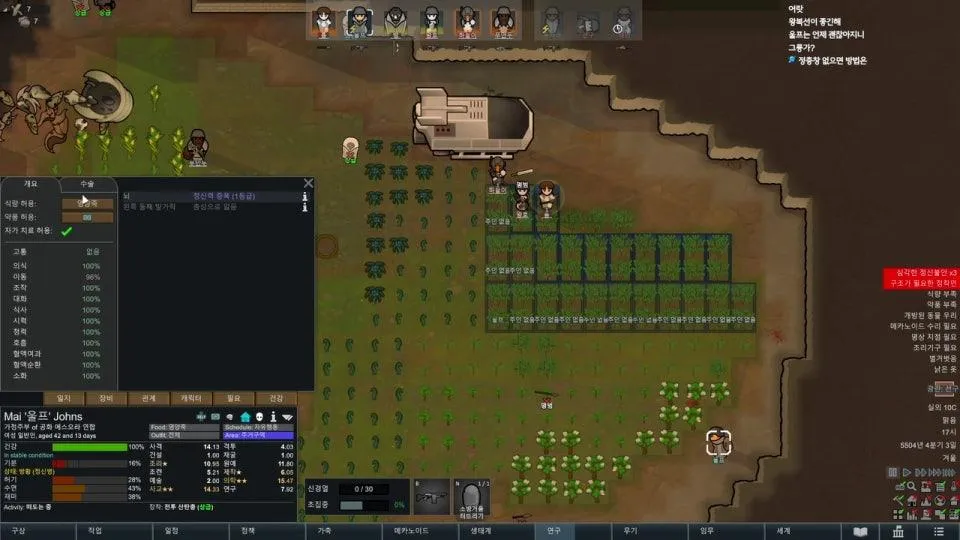Viewport: 960px width, 540px height.
Task: Select the rifle weapon gizmo
Action: pyautogui.click(x=430, y=497)
